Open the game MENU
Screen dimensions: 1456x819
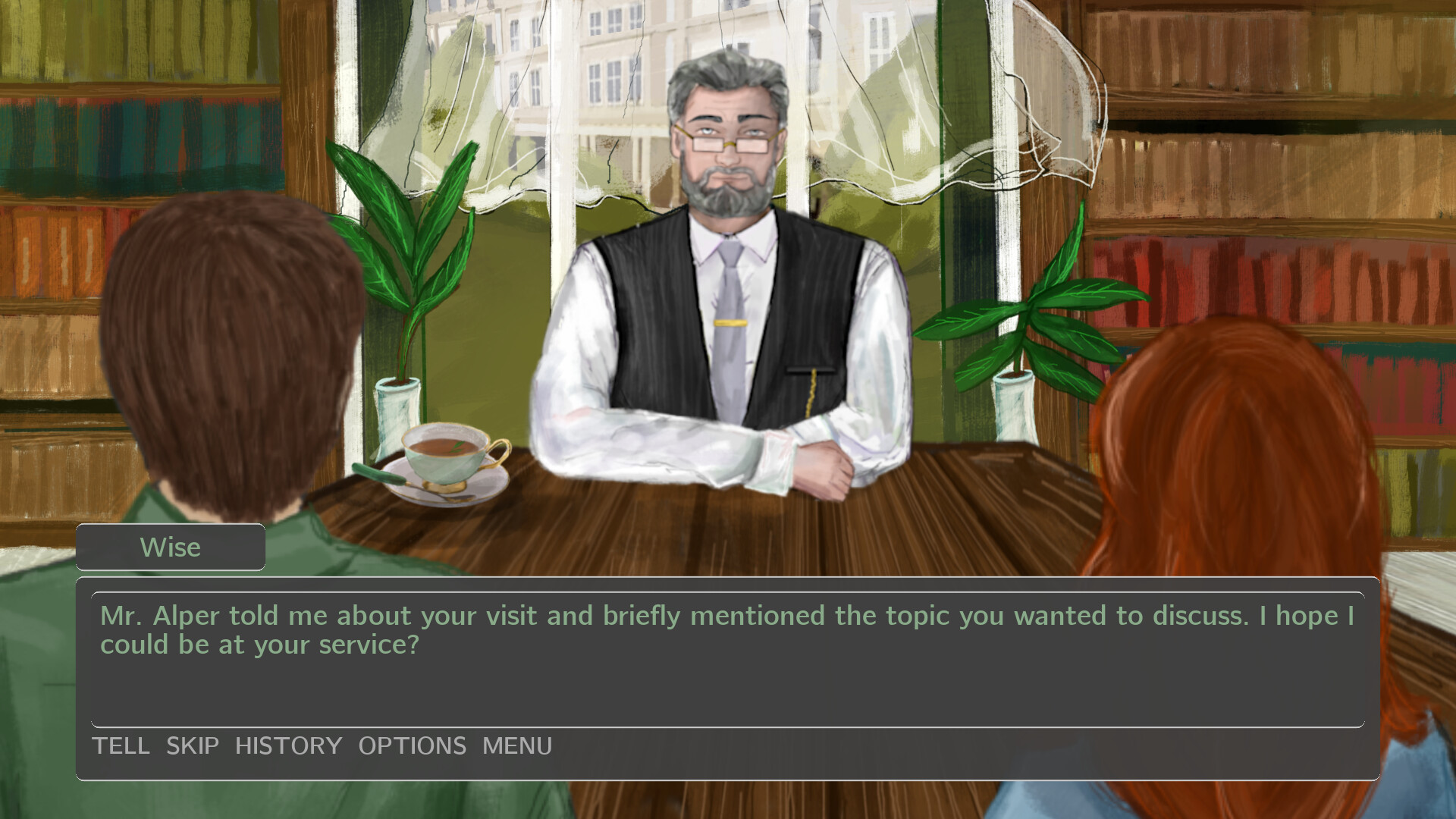tap(516, 745)
